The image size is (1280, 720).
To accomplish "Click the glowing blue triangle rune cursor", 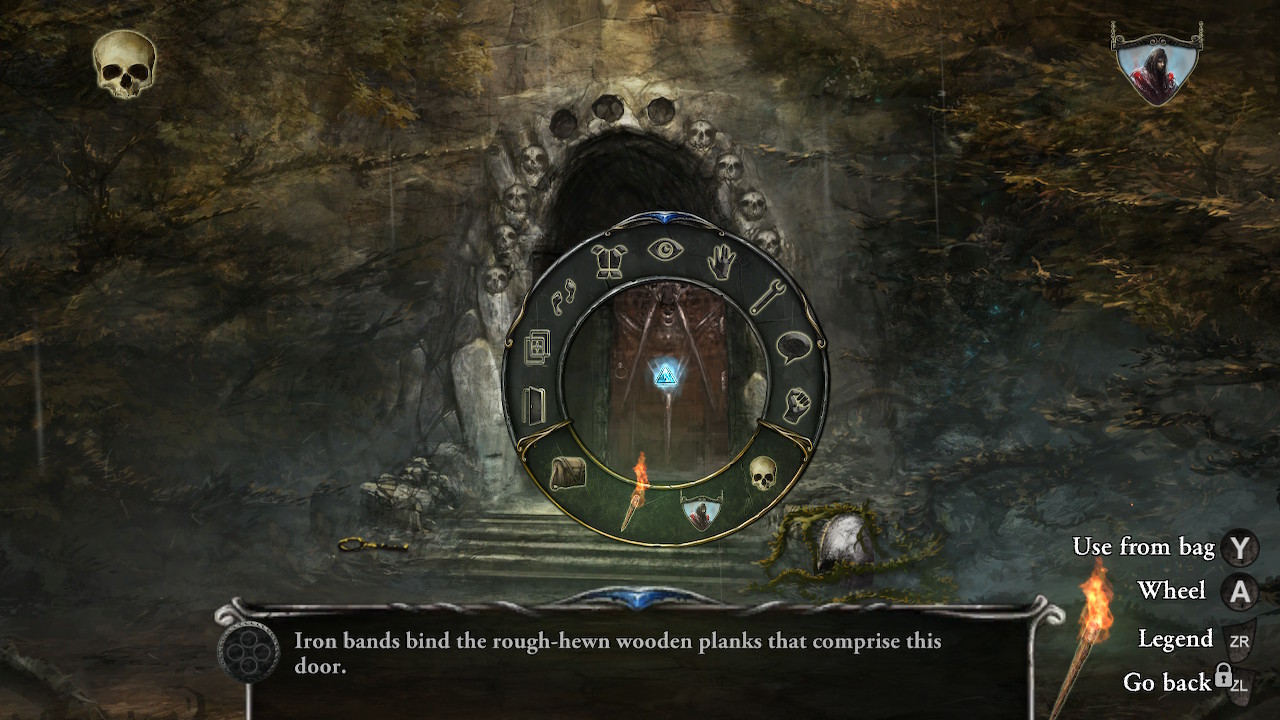I will point(665,375).
